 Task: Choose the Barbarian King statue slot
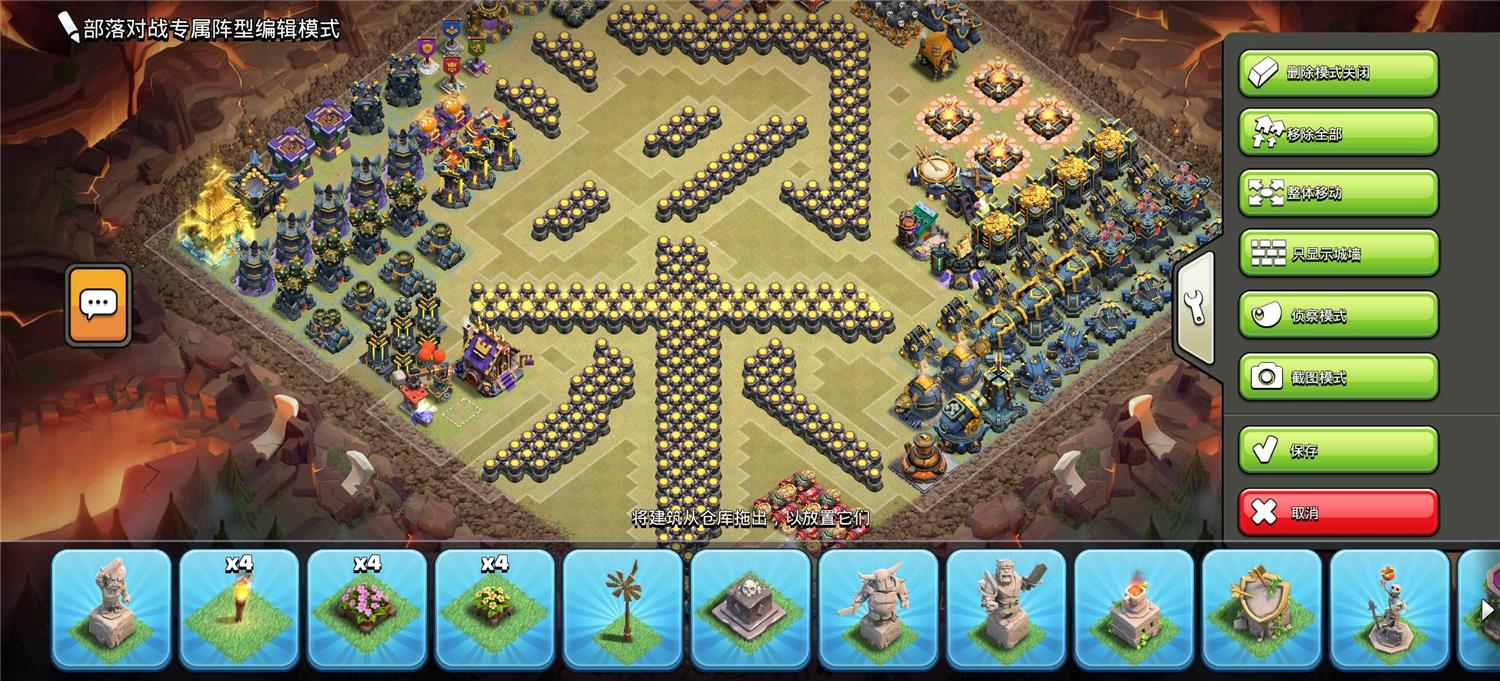[x=1007, y=609]
